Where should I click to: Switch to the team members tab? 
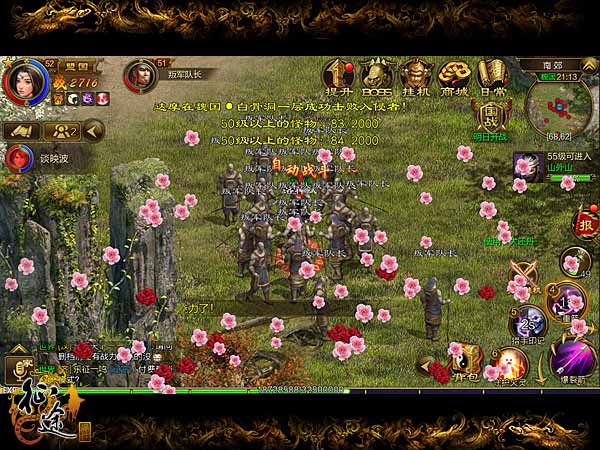(x=62, y=130)
